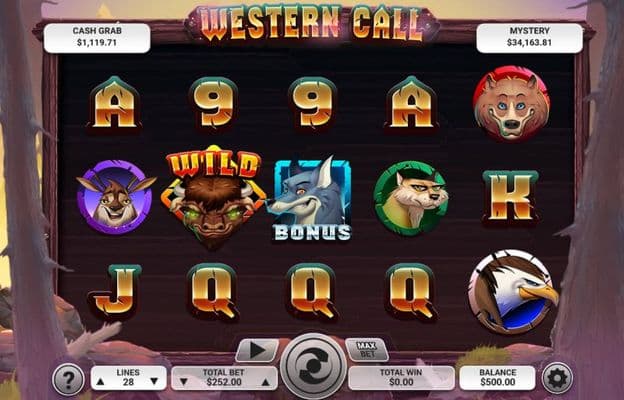Start autoplay with the play arrow button

256,351
